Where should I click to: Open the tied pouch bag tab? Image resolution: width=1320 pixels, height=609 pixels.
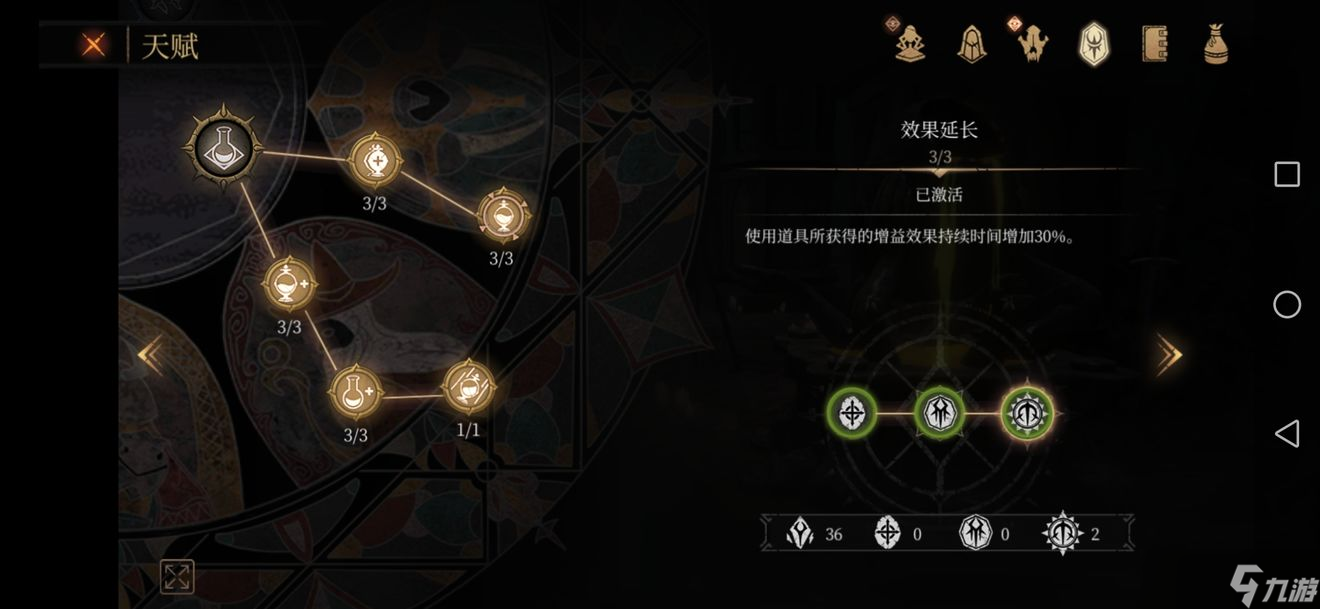[1215, 44]
